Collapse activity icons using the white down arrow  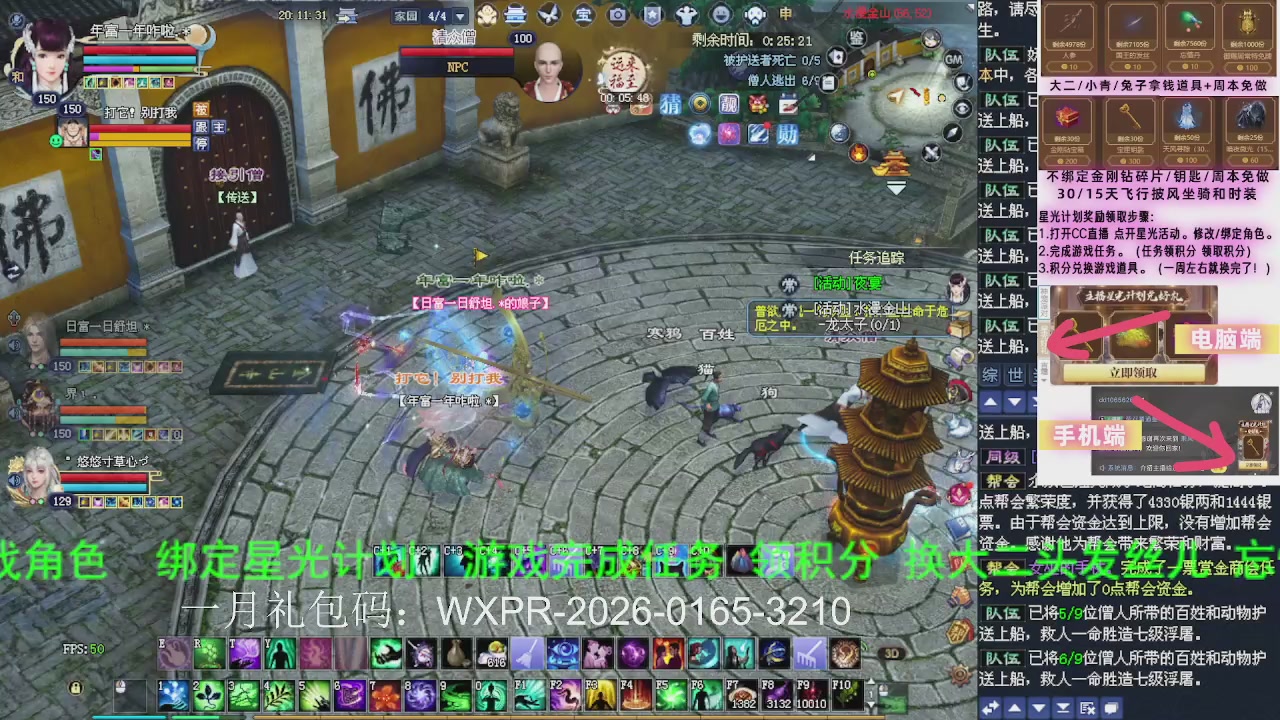coord(895,186)
